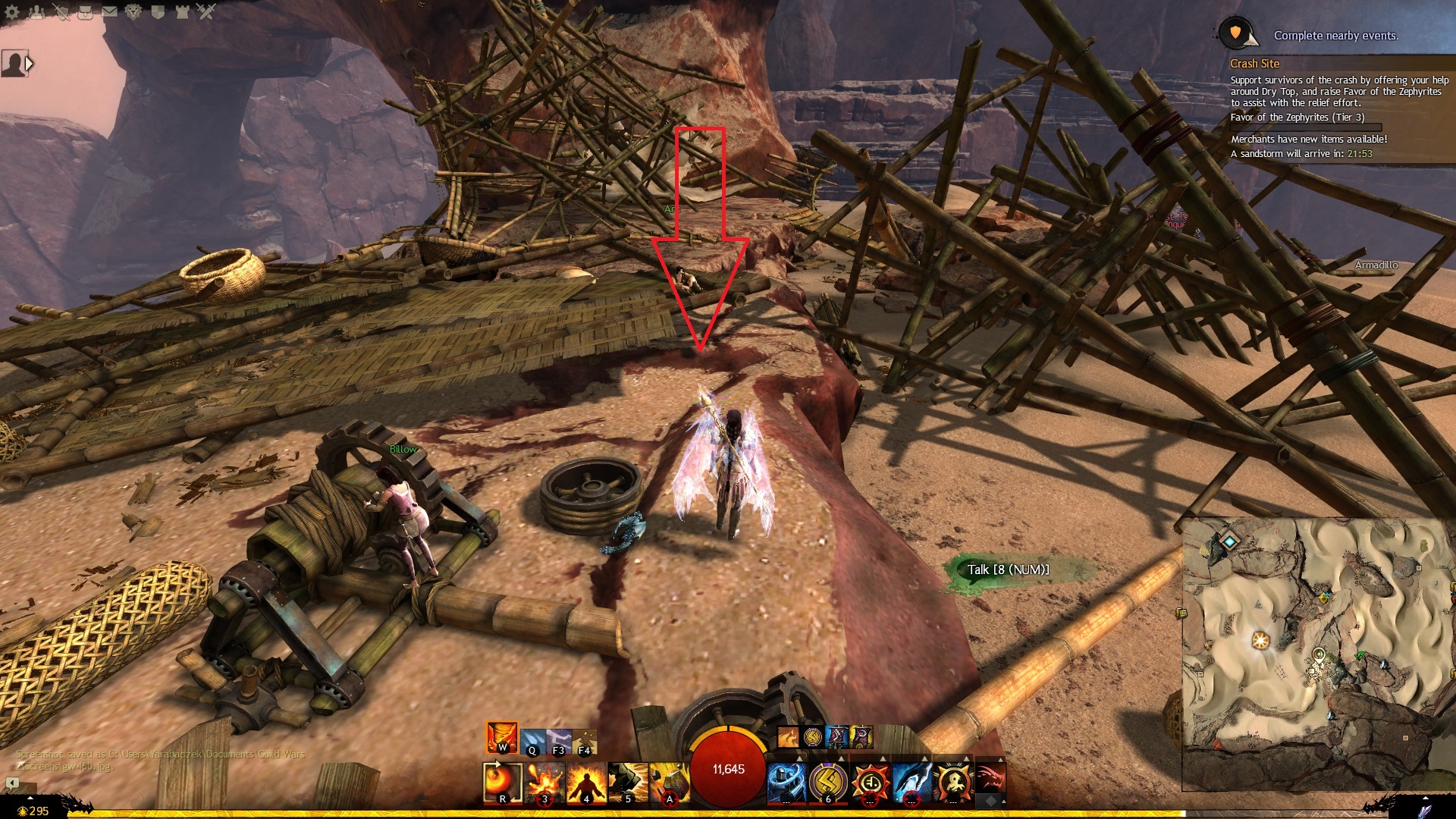Trigger the red dragon elite skill
This screenshot has height=819, width=1456.
click(990, 780)
